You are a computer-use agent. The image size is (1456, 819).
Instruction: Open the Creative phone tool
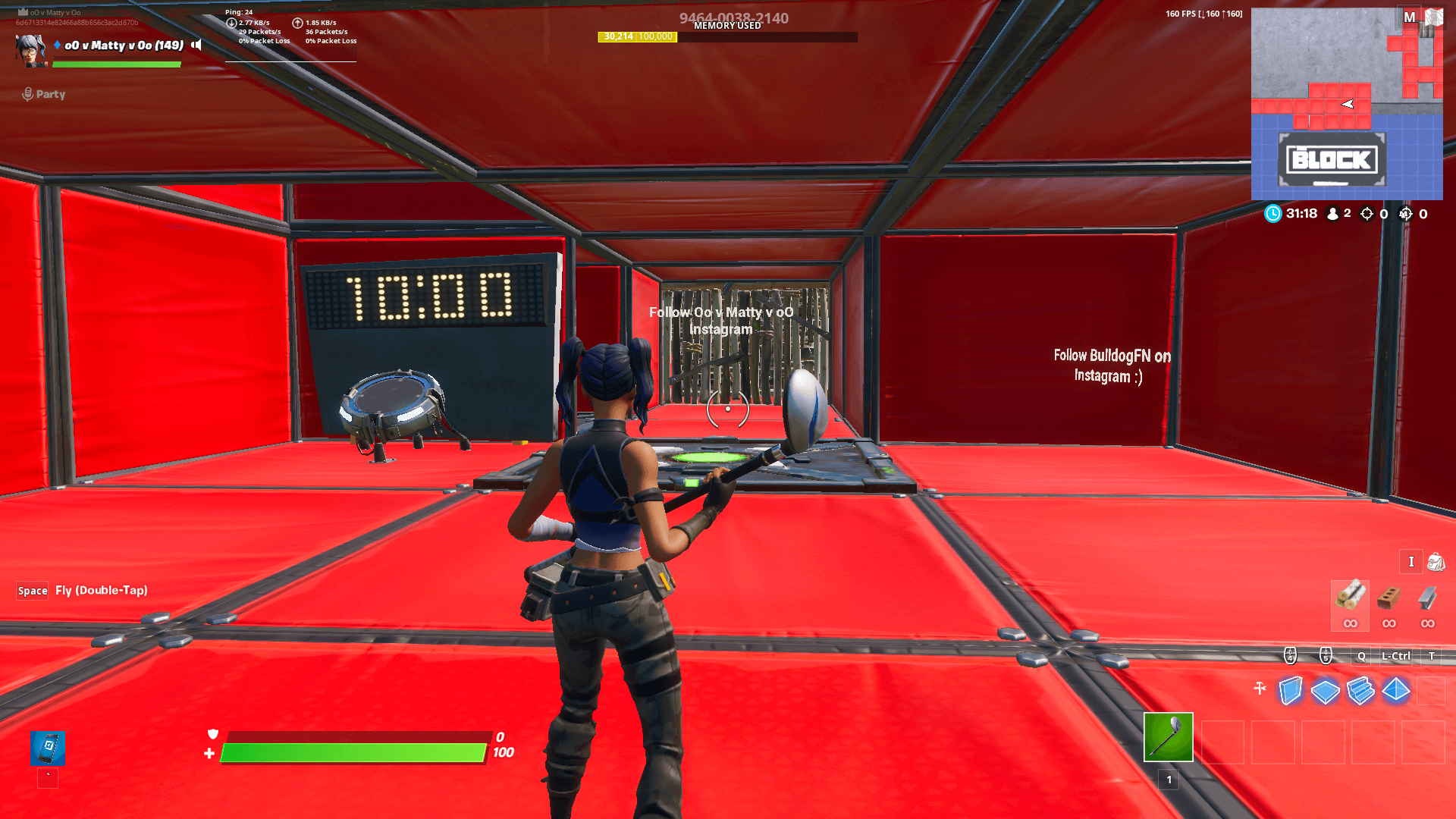click(48, 748)
